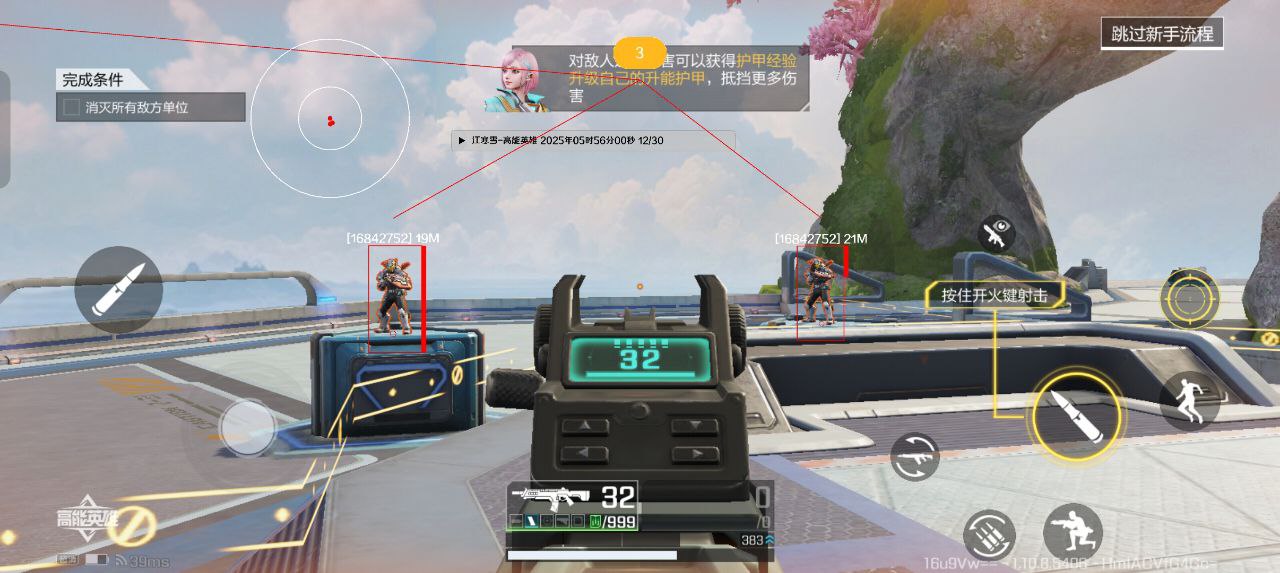Viewport: 1280px width, 573px height.
Task: Select the rifle weapon slot panel
Action: click(x=573, y=506)
